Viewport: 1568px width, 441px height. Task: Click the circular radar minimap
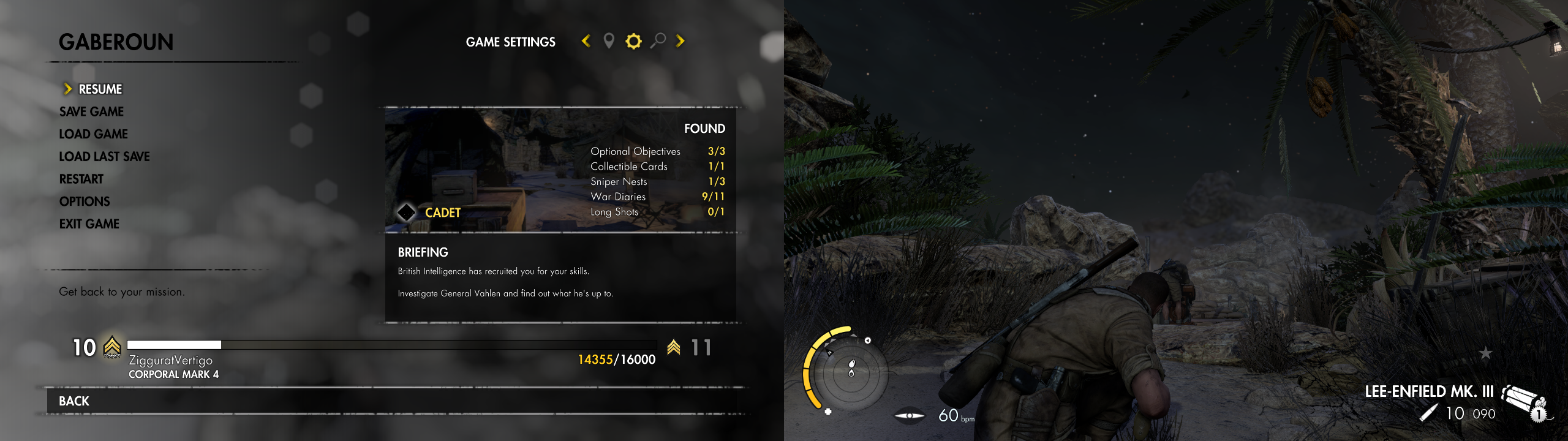pyautogui.click(x=851, y=371)
